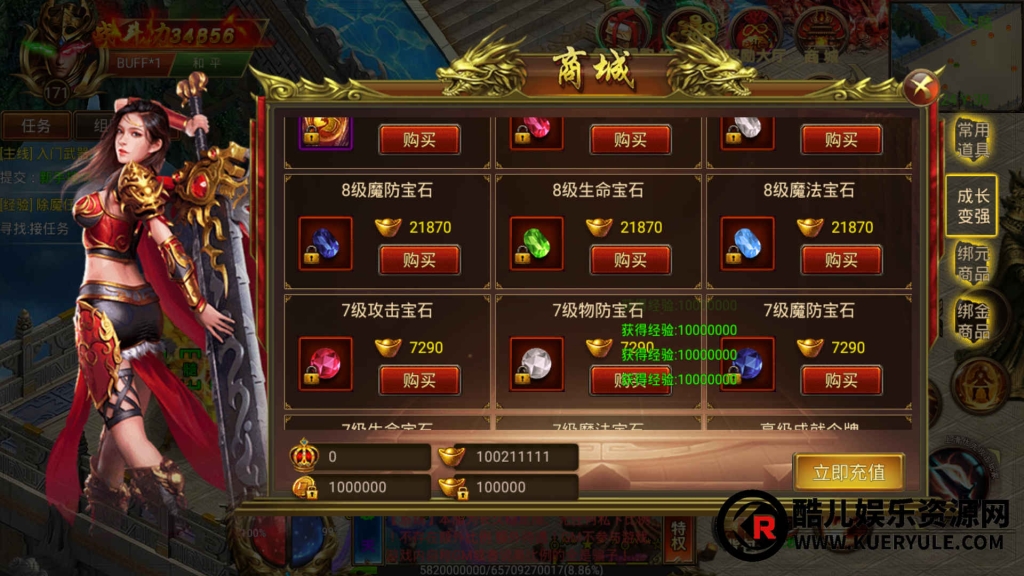1024x576 pixels.
Task: Close the 商城 shop window
Action: pos(920,88)
